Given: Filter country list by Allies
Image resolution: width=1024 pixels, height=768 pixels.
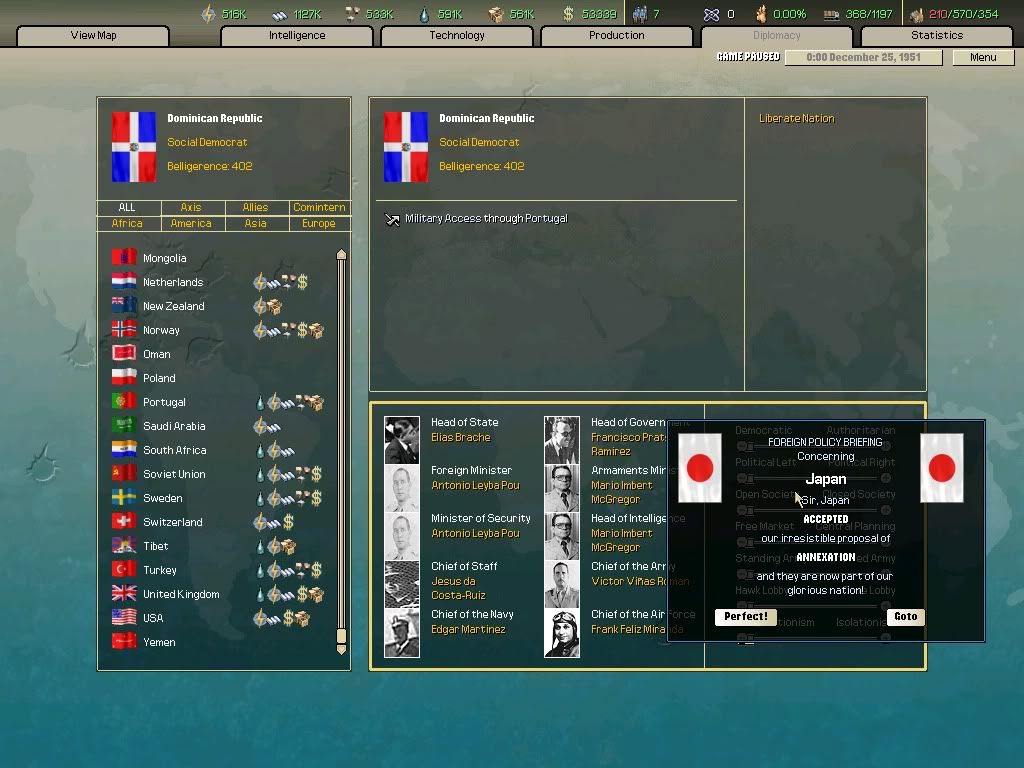Looking at the screenshot, I should [x=255, y=208].
